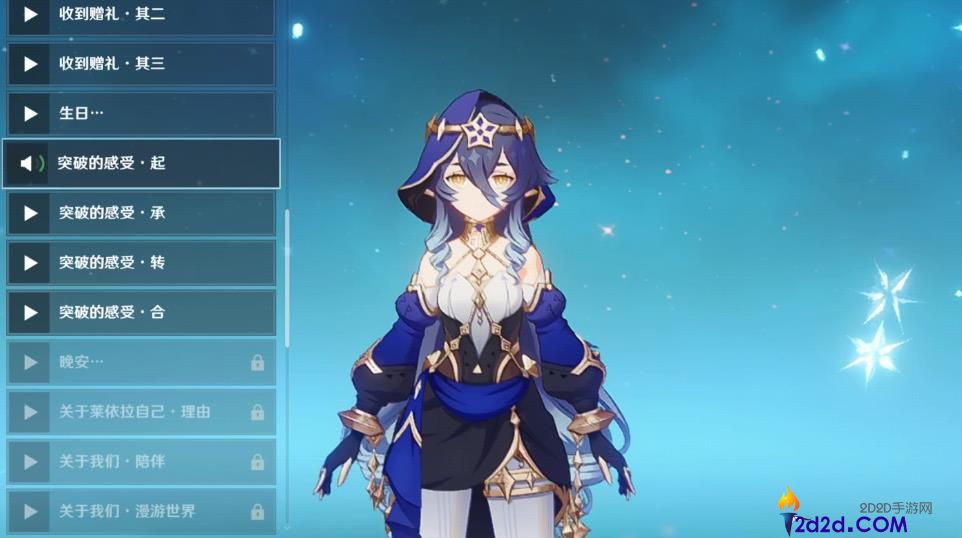Select the locked 晚安… voice entry
962x538 pixels.
(141, 362)
